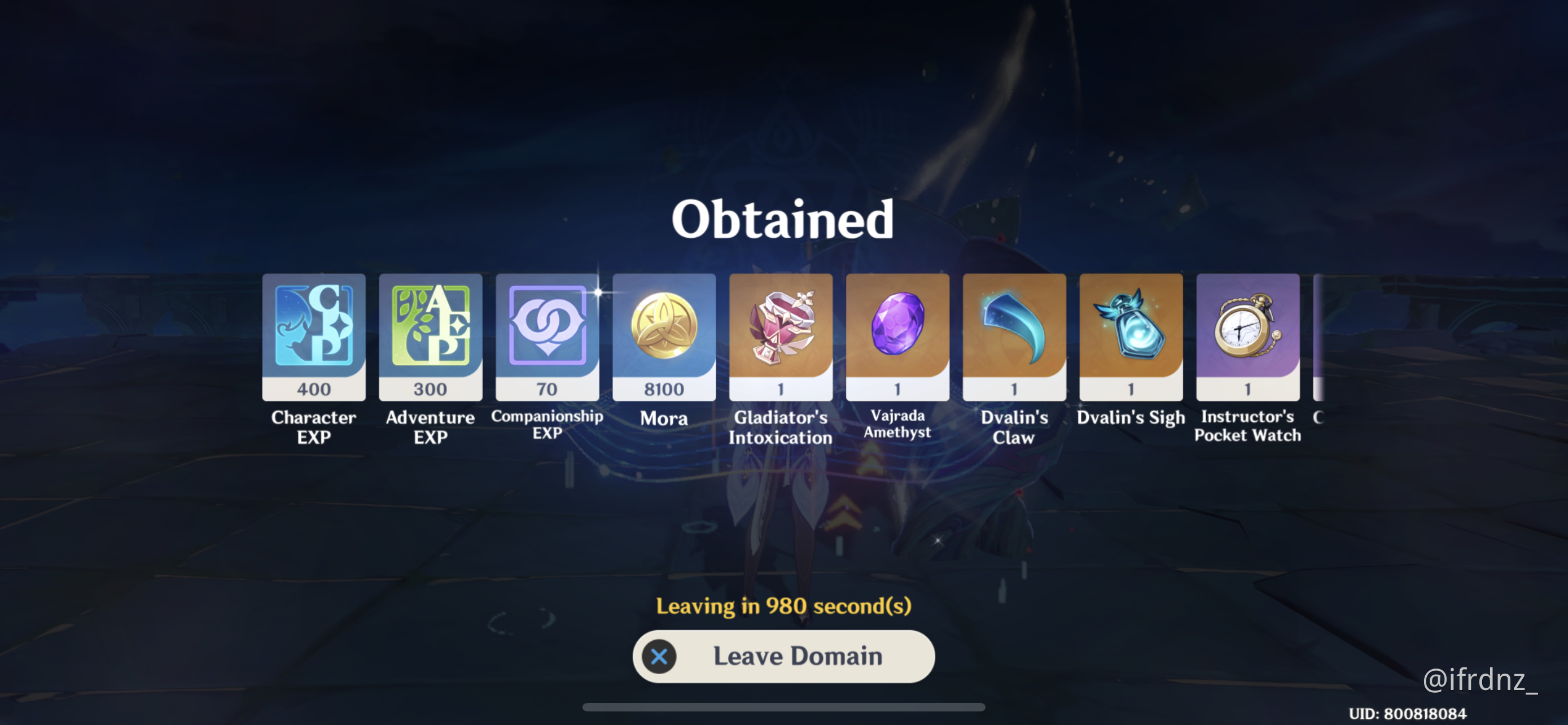The width and height of the screenshot is (1568, 725).
Task: Click the Obtained title text
Action: tap(782, 219)
